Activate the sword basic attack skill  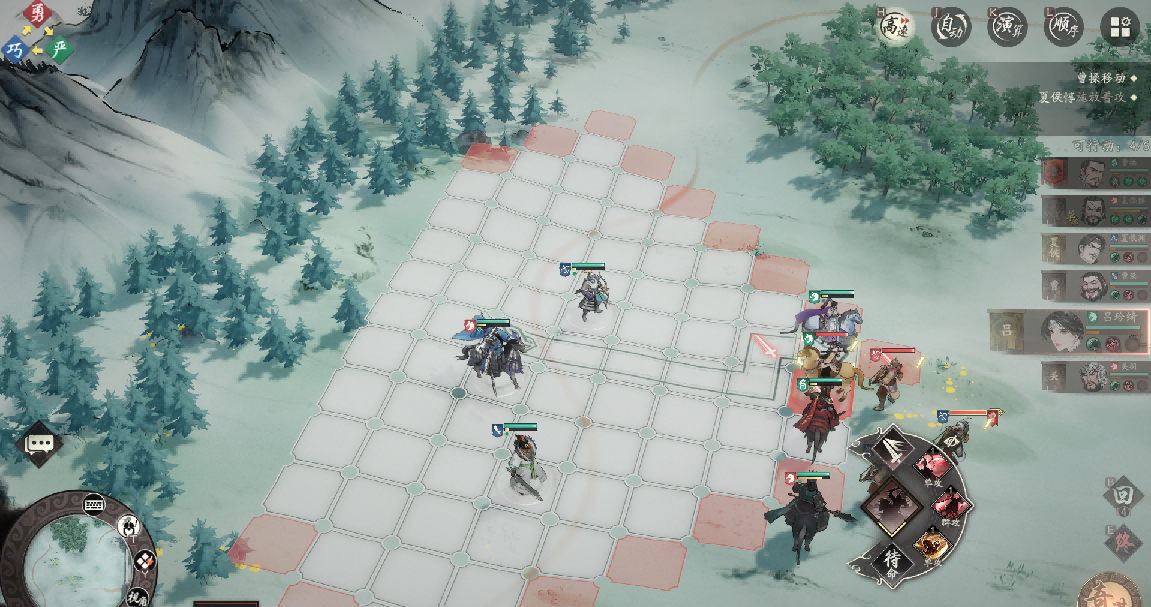891,449
